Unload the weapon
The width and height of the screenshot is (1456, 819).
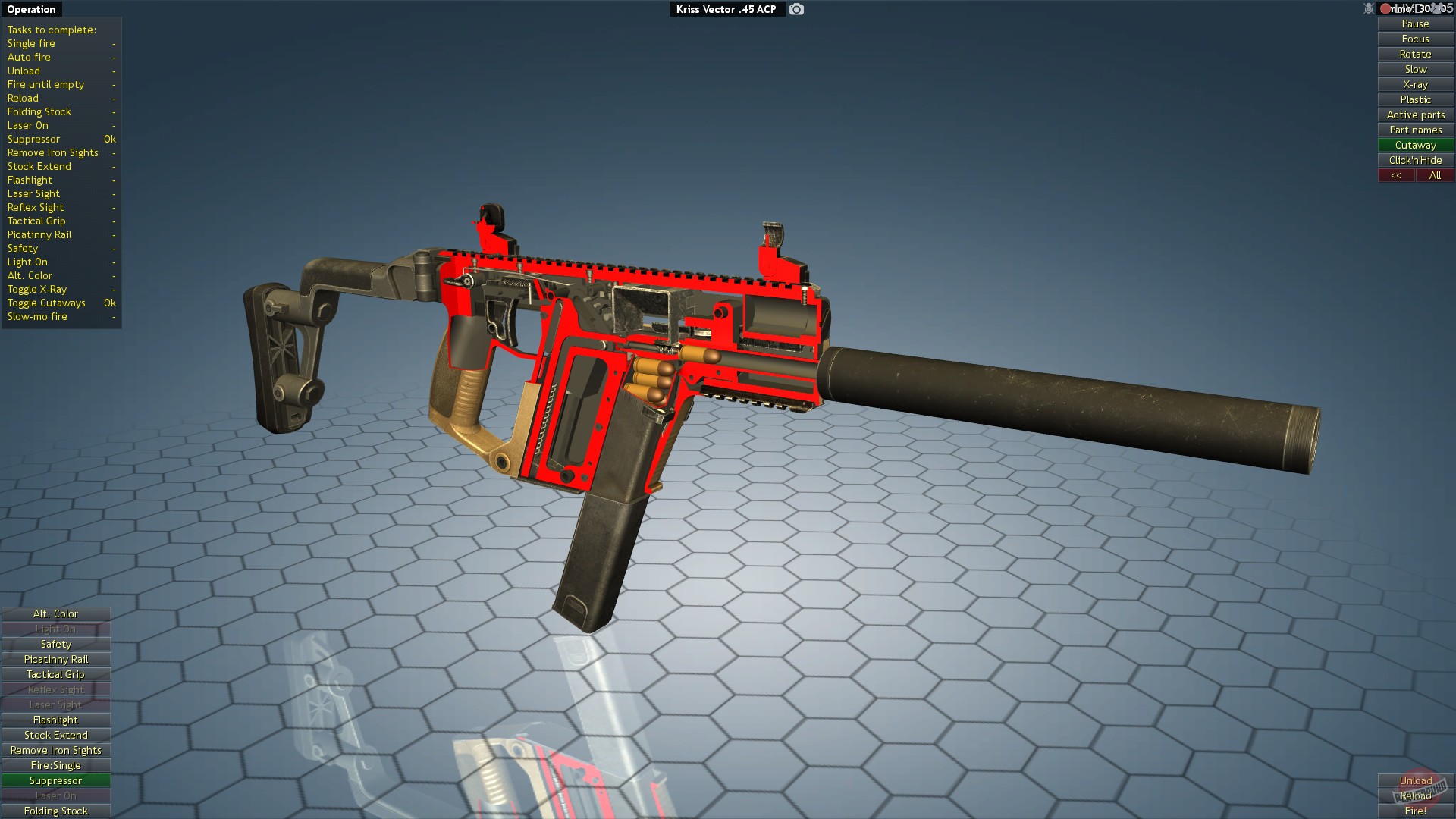point(1416,780)
